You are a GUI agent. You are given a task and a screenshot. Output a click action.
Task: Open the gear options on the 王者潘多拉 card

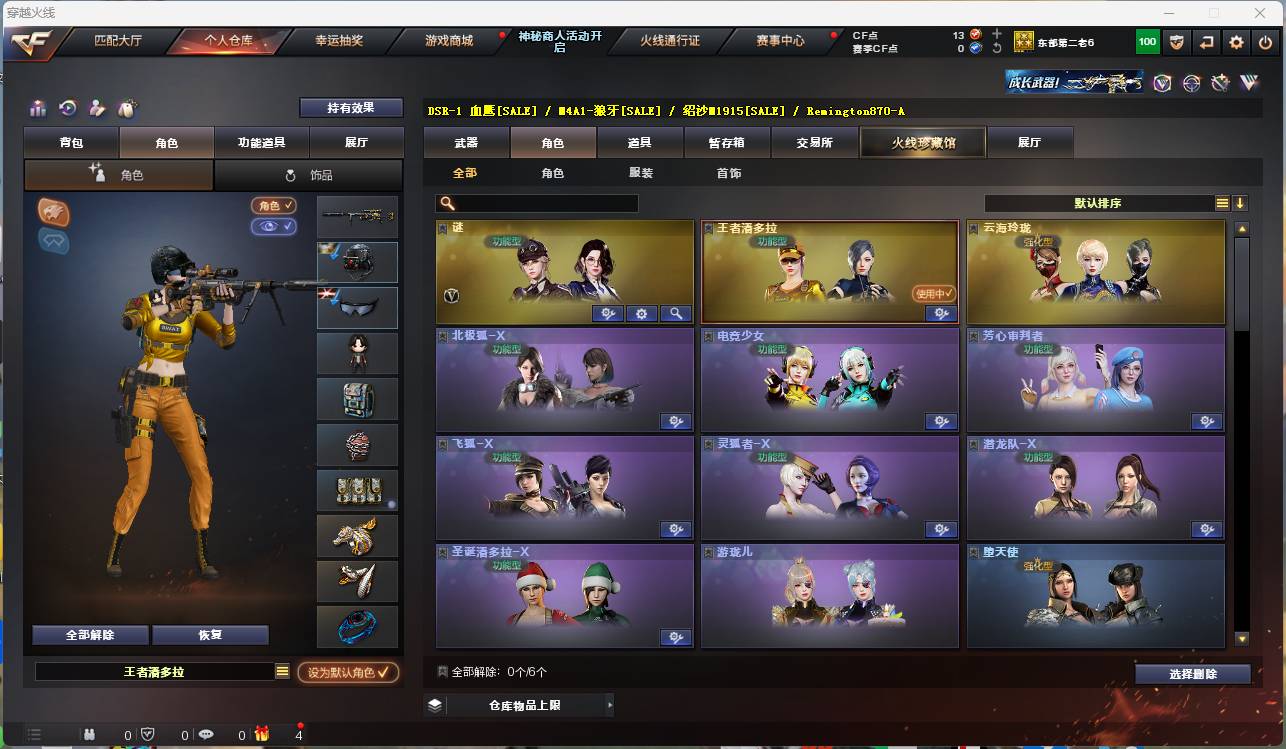[x=940, y=313]
